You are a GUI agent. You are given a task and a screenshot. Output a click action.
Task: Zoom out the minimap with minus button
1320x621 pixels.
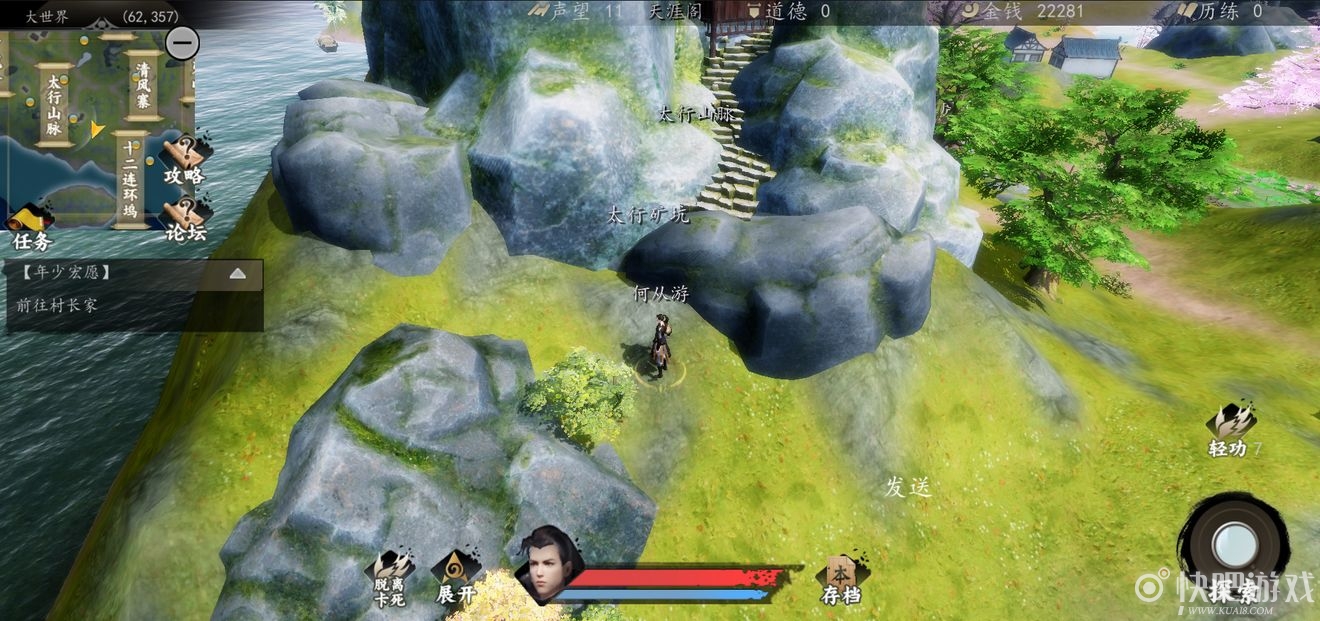pyautogui.click(x=182, y=43)
